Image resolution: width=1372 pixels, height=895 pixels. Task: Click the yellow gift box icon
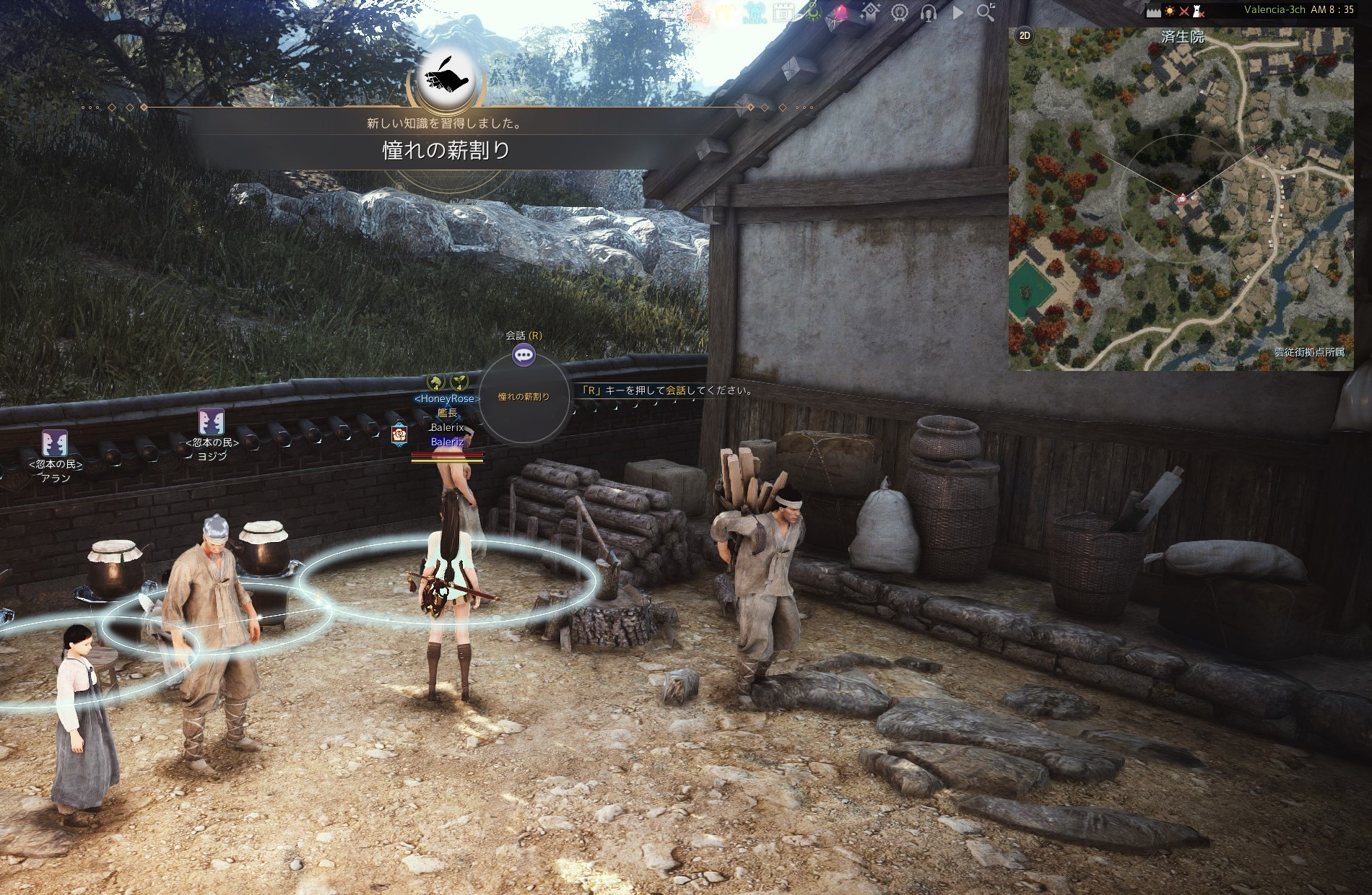(726, 12)
